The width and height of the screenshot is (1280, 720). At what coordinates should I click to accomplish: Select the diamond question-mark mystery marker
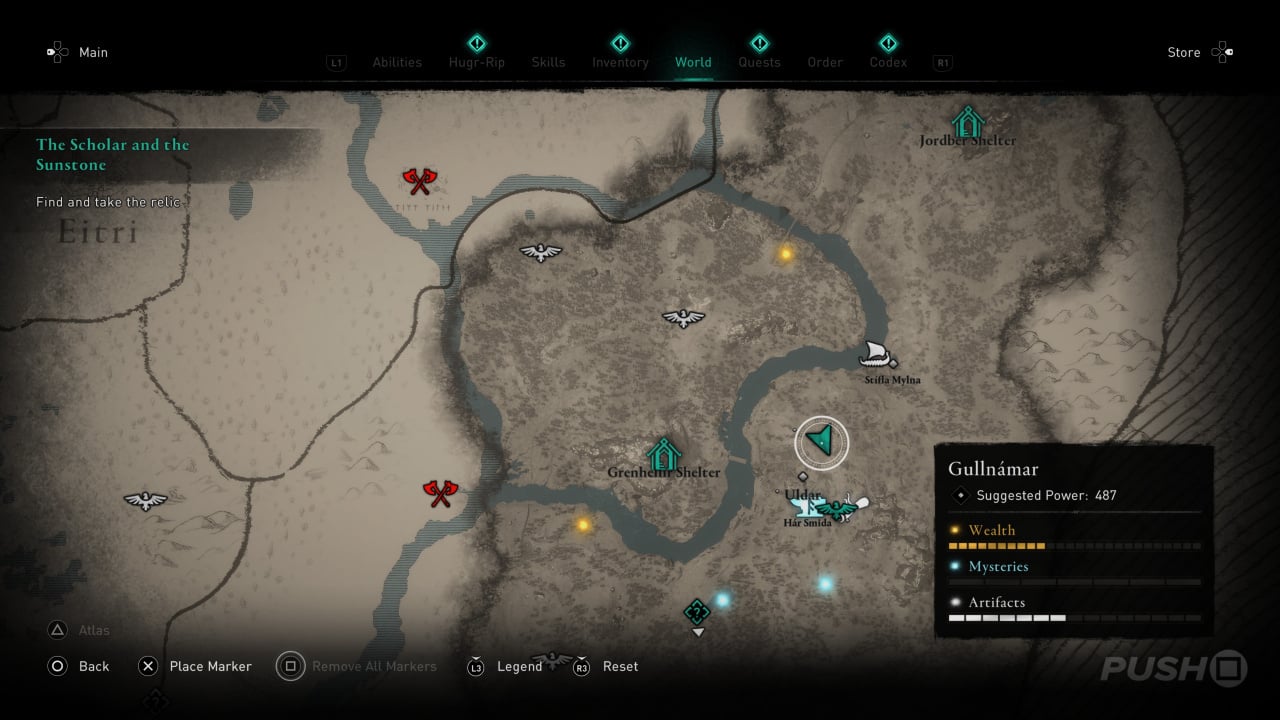[x=697, y=611]
